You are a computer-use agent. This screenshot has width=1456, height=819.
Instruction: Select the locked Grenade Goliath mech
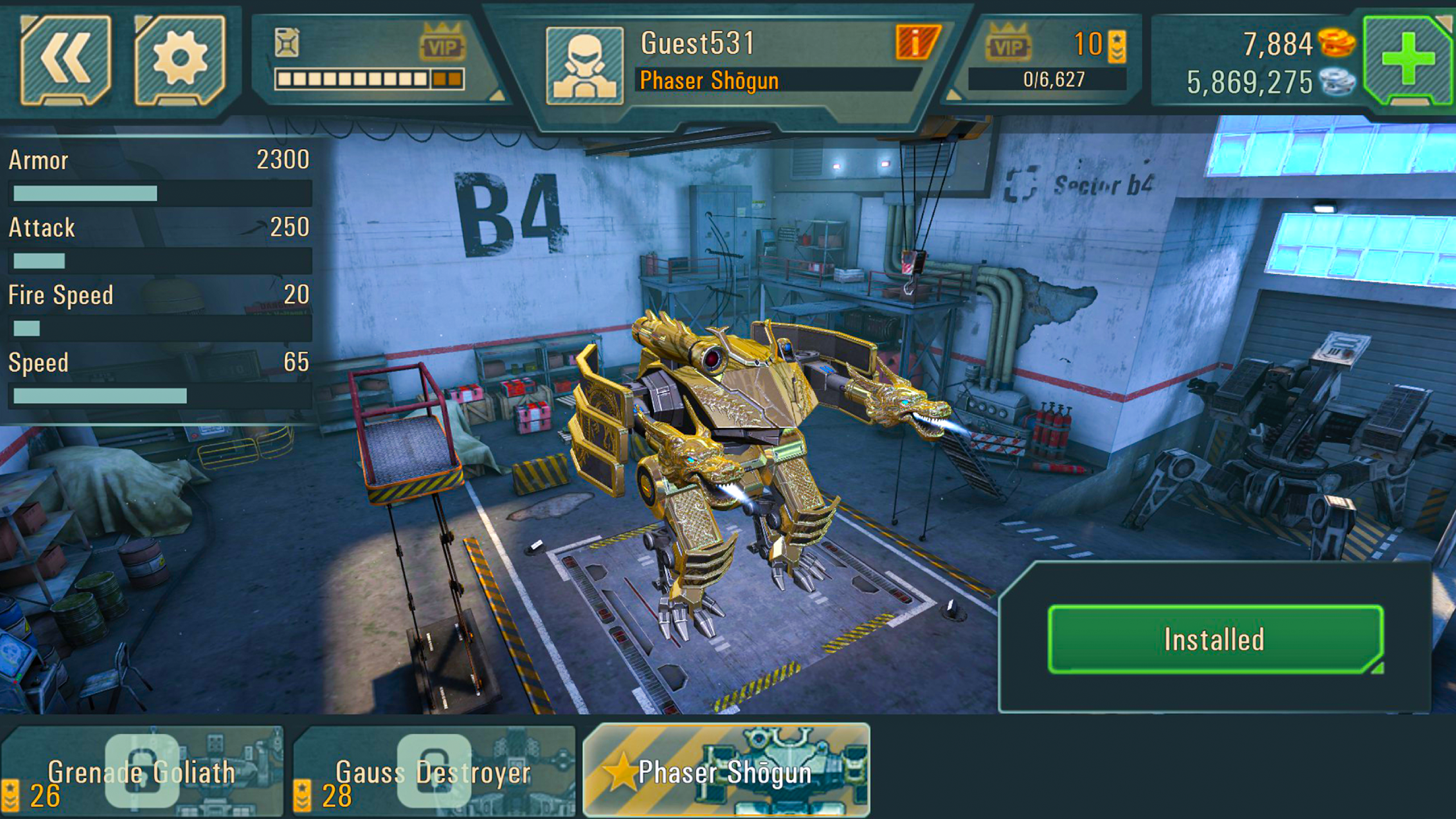142,771
